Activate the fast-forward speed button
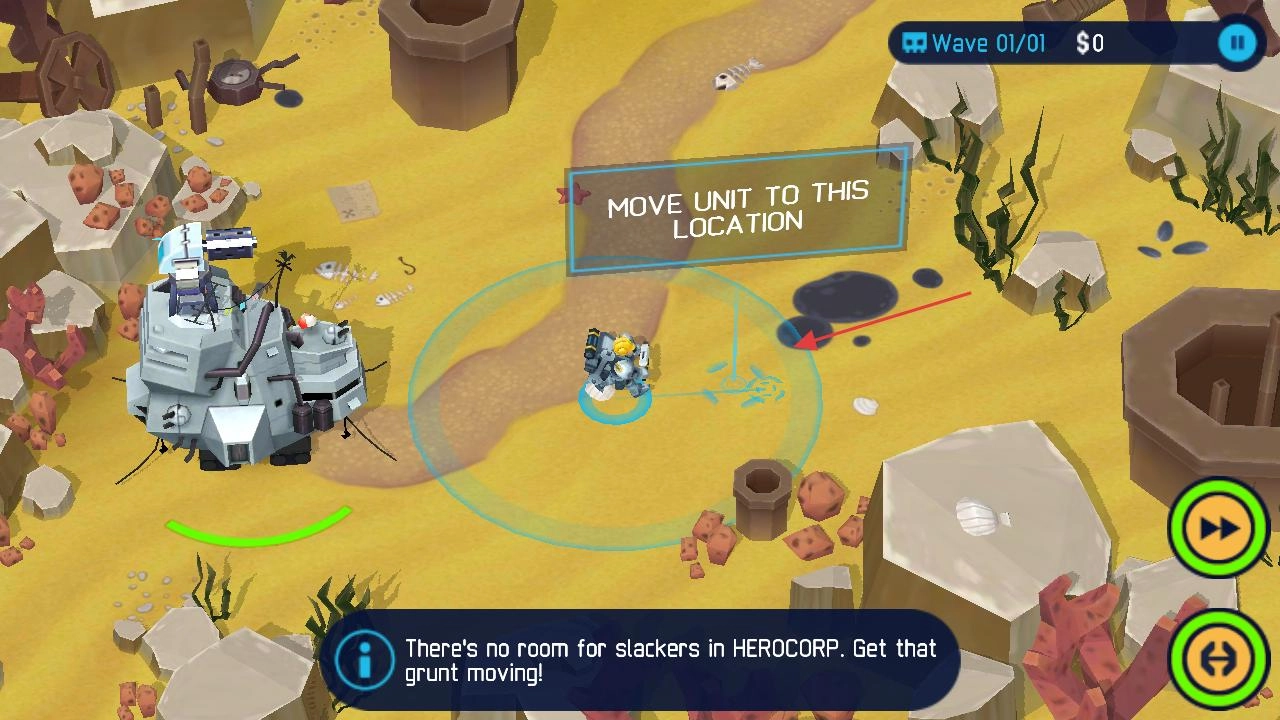 (x=1218, y=528)
